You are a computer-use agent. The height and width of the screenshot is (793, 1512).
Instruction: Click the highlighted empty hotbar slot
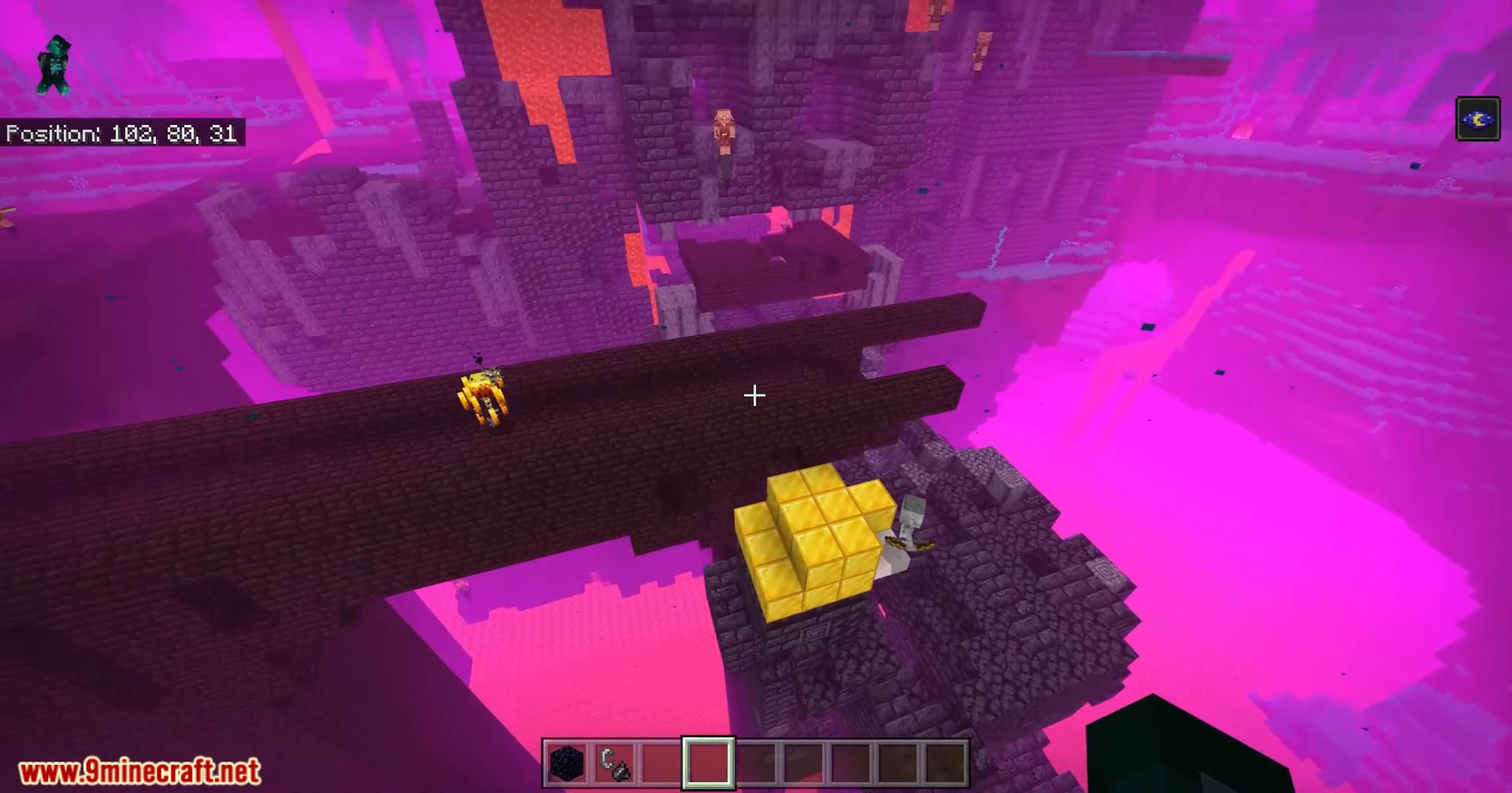click(x=708, y=764)
